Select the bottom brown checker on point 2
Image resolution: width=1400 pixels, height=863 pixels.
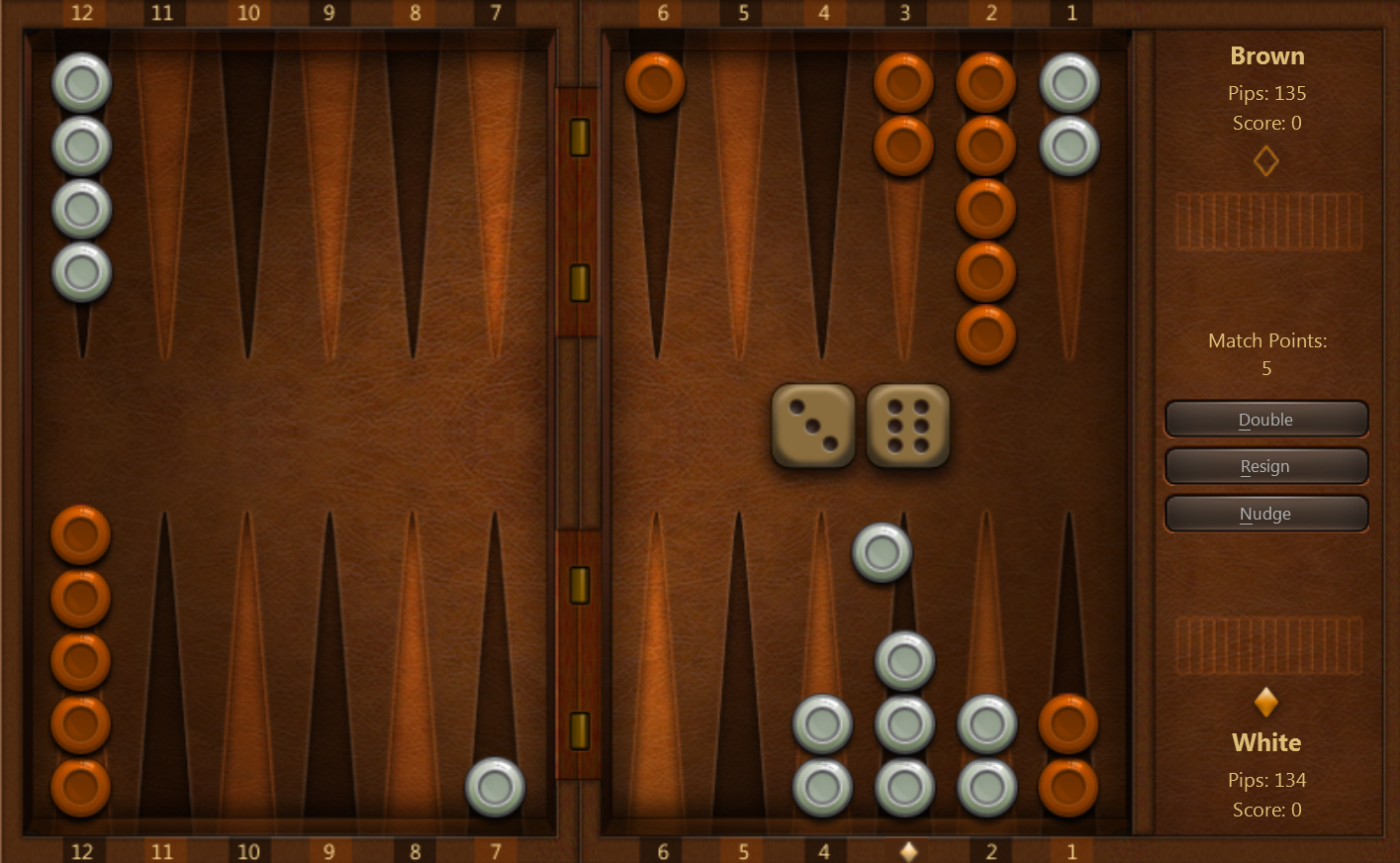click(x=985, y=336)
